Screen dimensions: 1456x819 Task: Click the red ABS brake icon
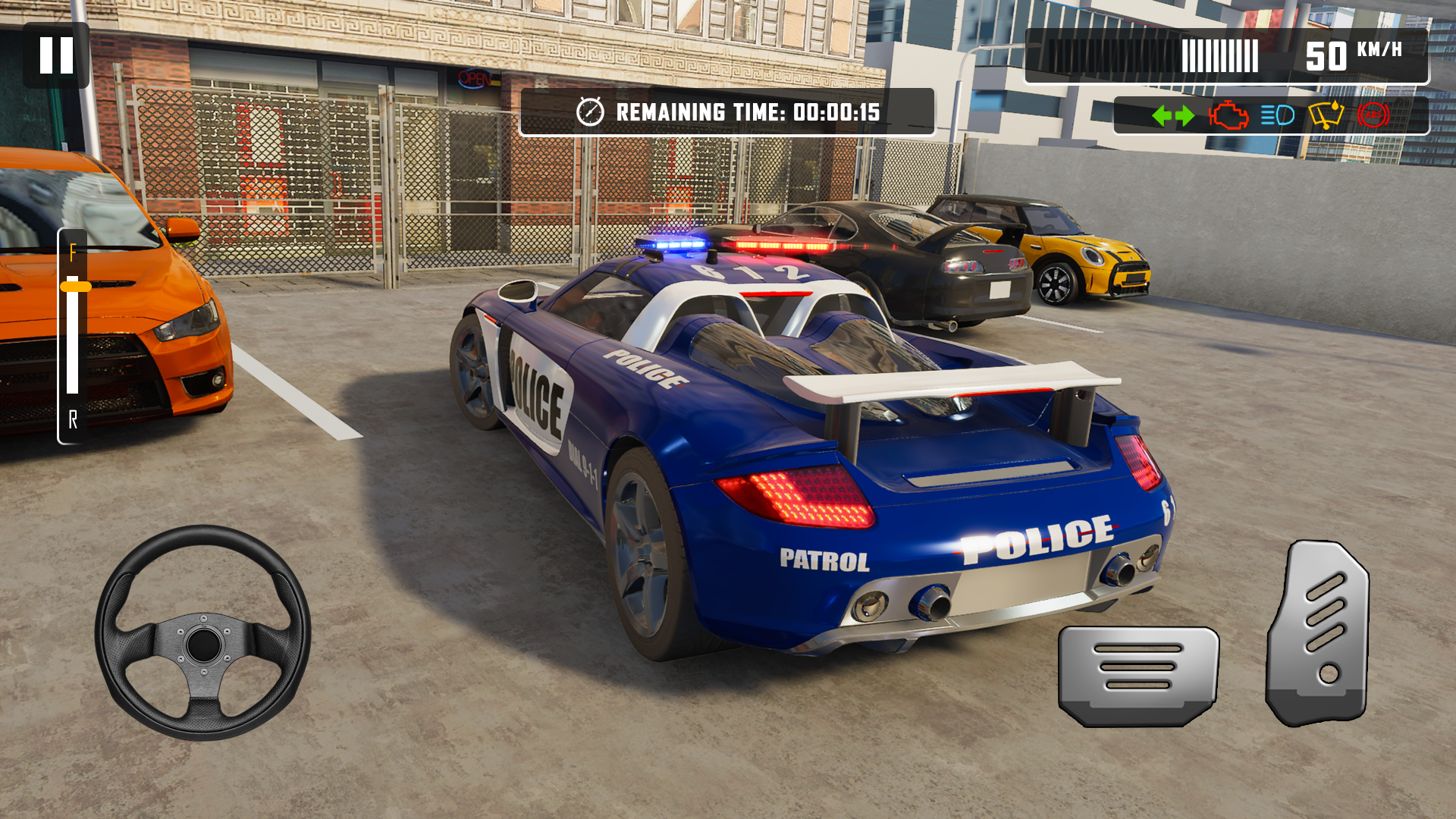[1373, 116]
